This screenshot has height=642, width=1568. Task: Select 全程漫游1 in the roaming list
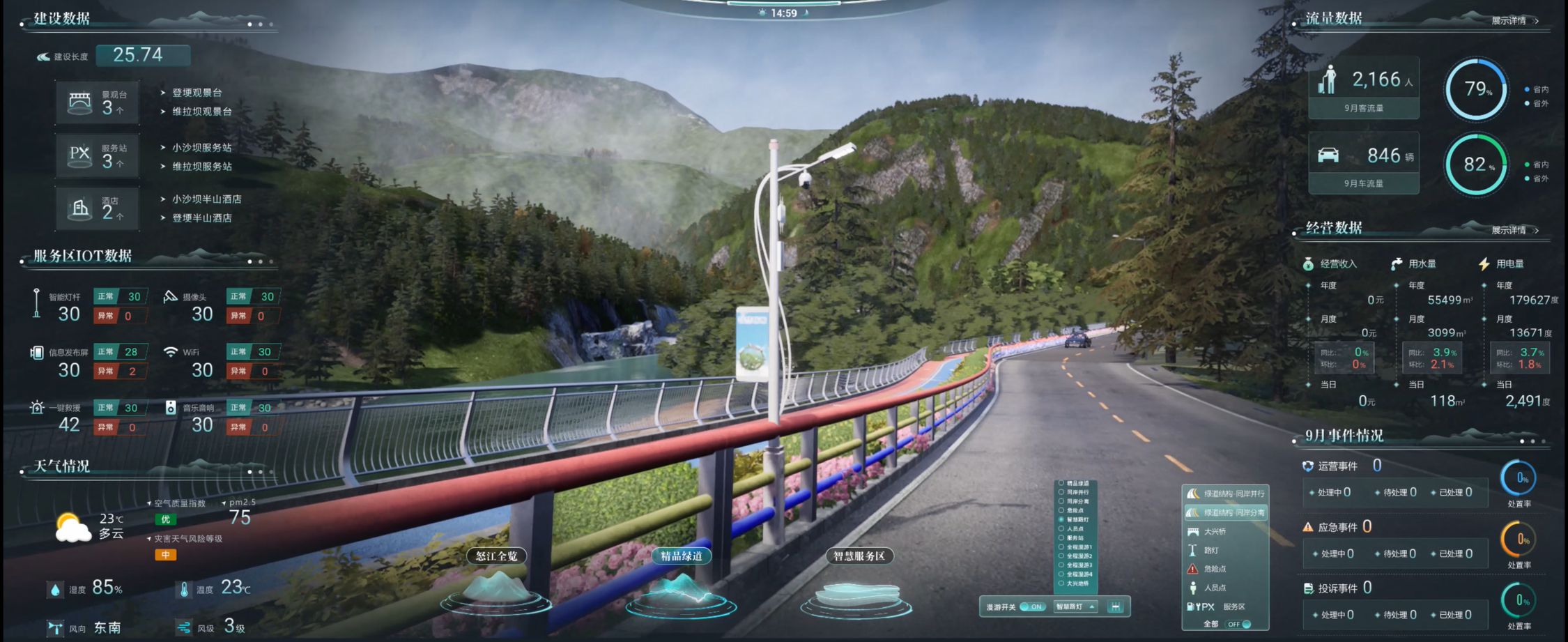coord(1061,547)
